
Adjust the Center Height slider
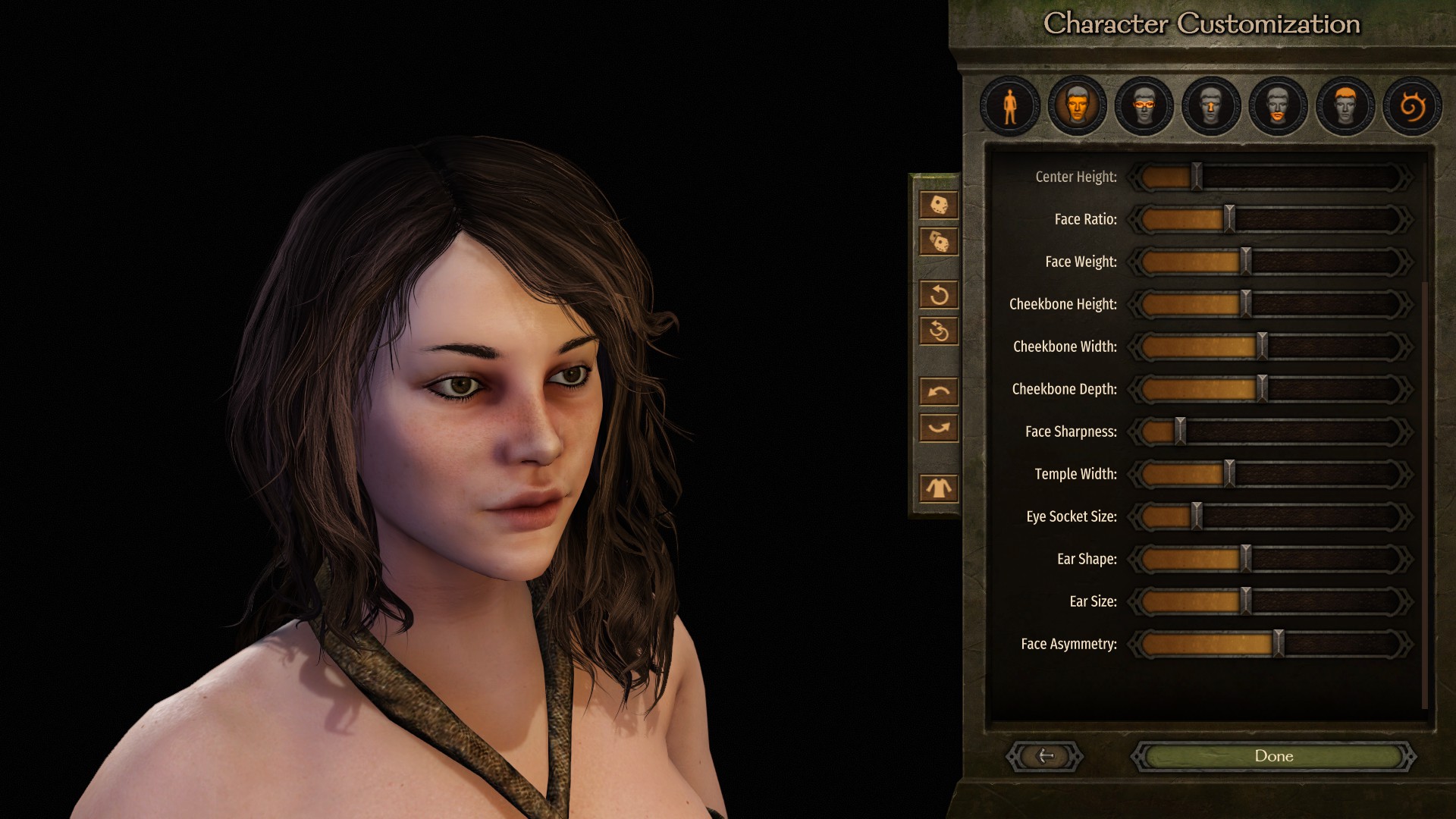tap(1196, 177)
